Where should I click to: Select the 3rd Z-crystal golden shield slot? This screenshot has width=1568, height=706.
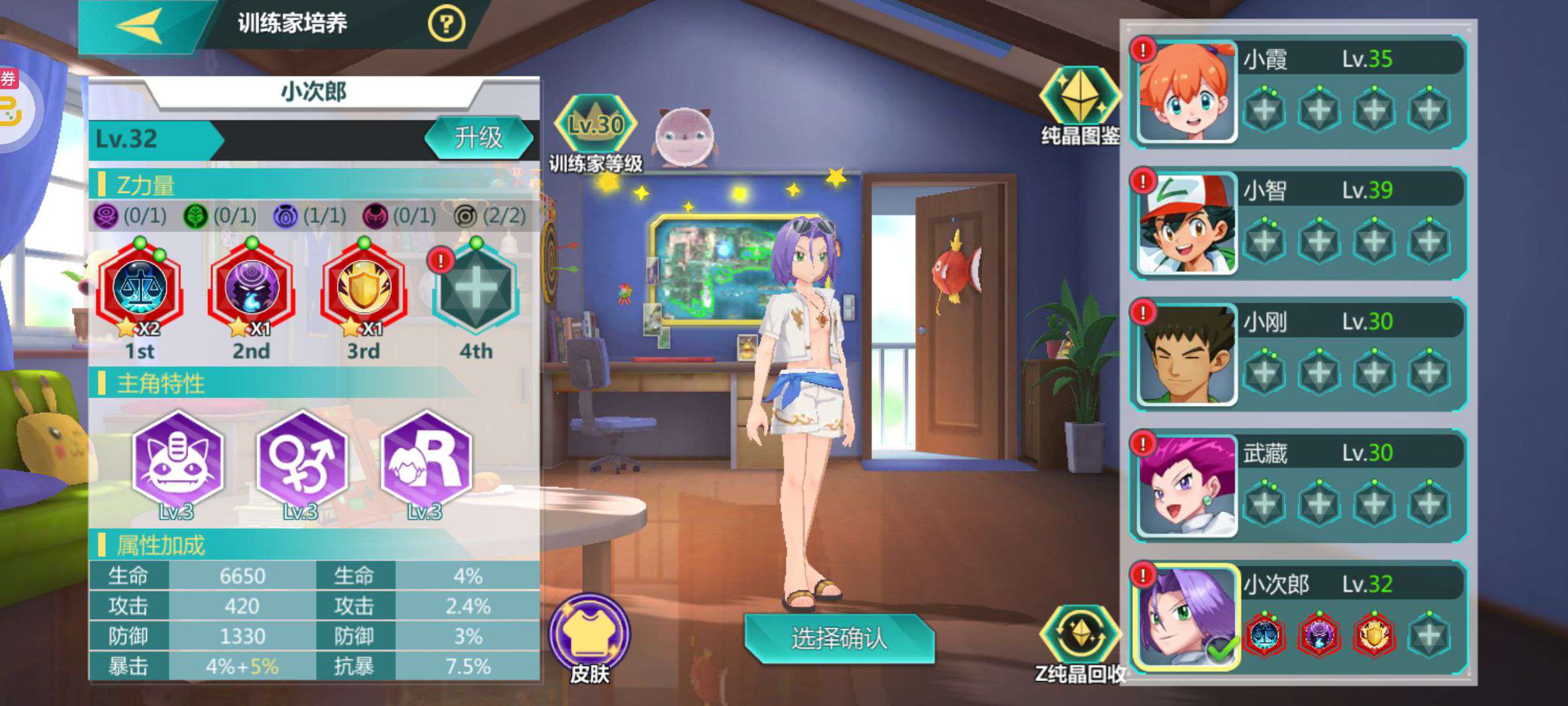[x=364, y=288]
